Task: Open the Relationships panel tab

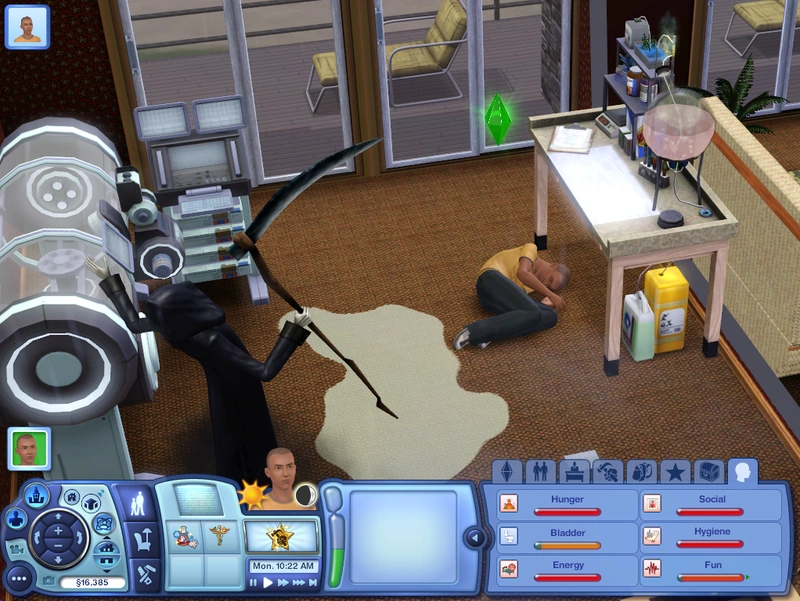Action: coord(541,471)
